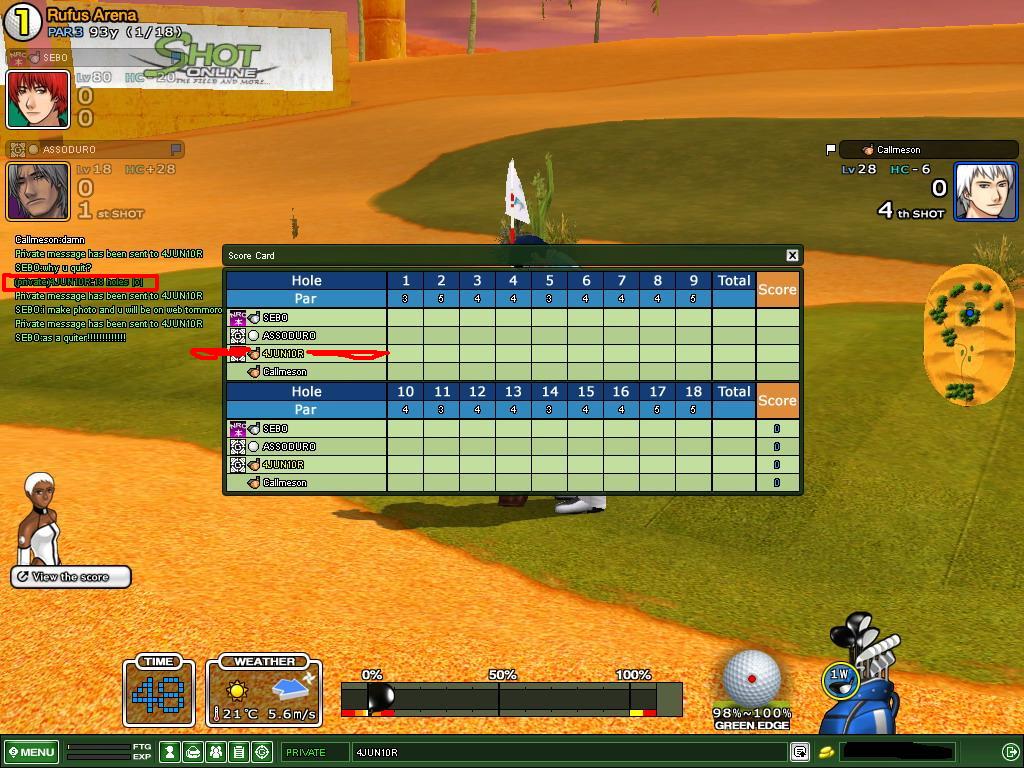Click the chat input field

pos(570,752)
